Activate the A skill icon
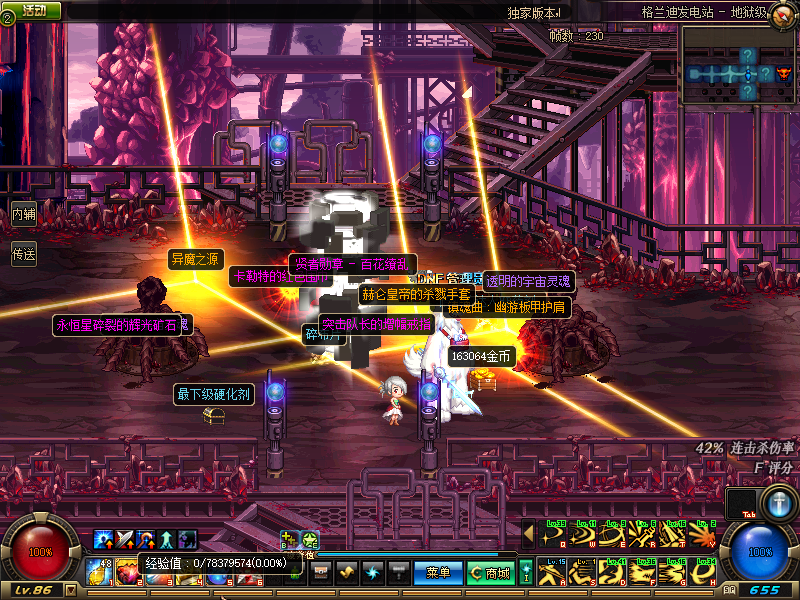Screen dimensions: 800x600 pyautogui.click(x=551, y=572)
